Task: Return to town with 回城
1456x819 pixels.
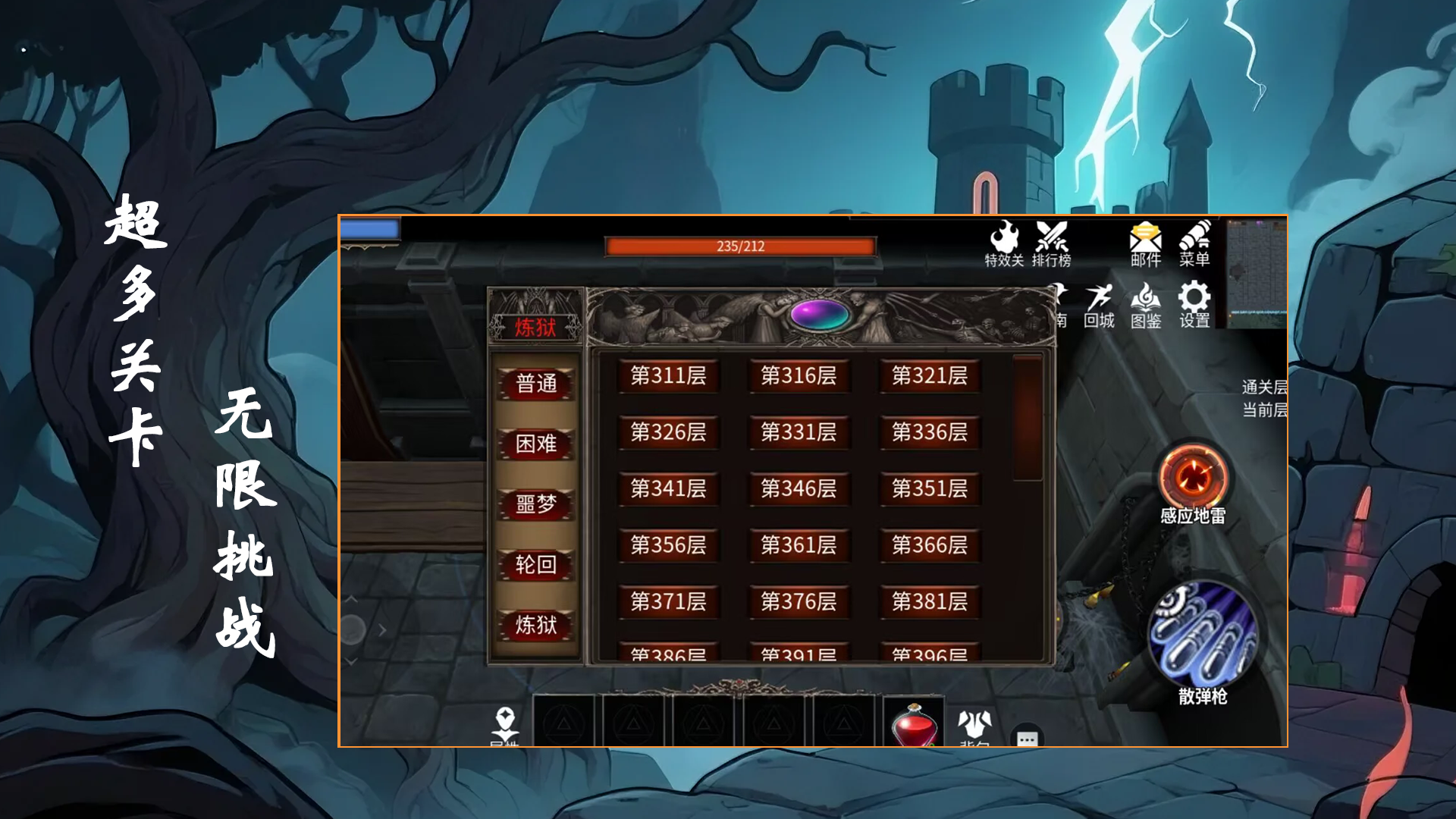Action: coord(1099,306)
